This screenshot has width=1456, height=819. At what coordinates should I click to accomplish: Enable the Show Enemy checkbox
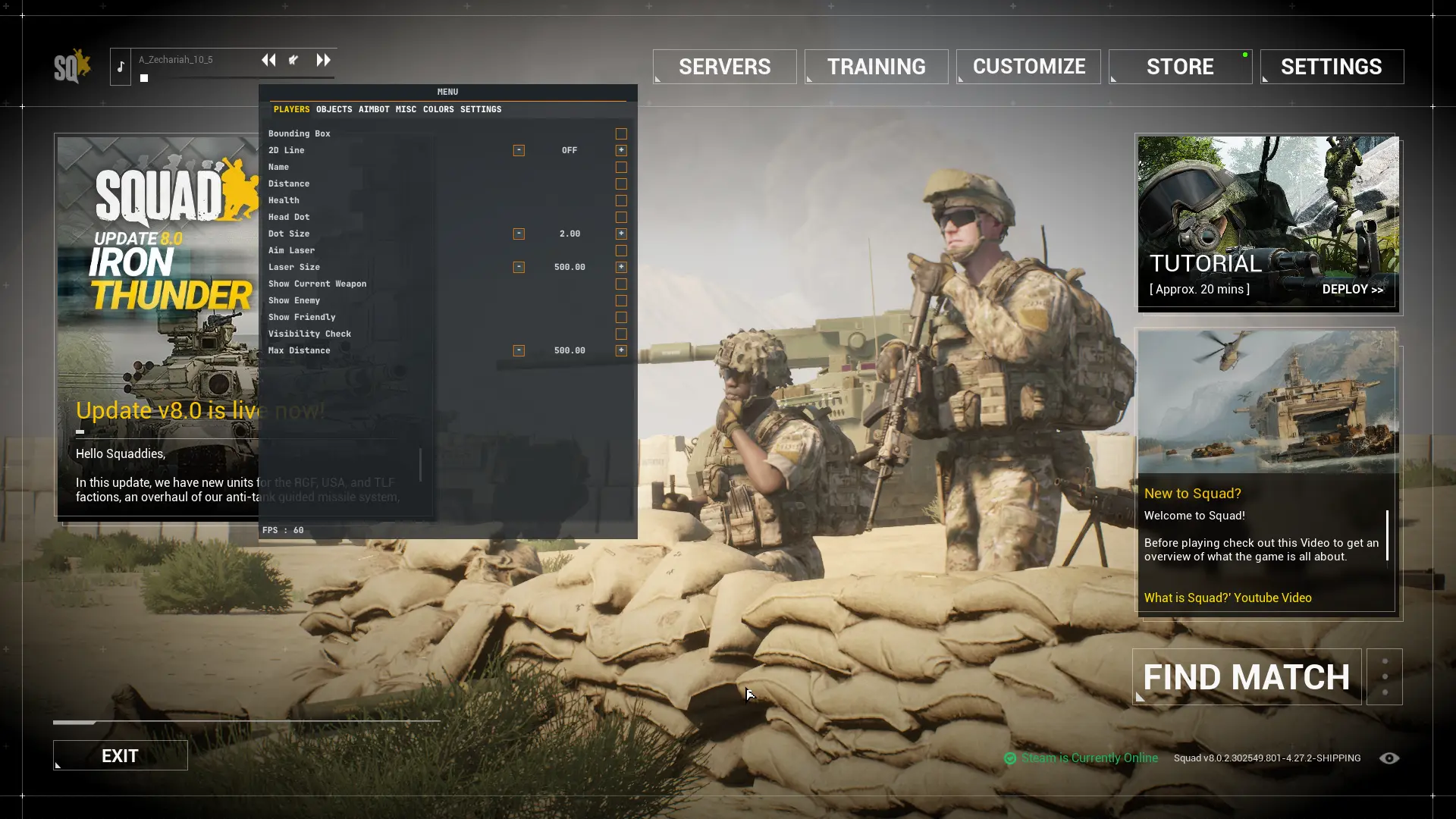[621, 300]
